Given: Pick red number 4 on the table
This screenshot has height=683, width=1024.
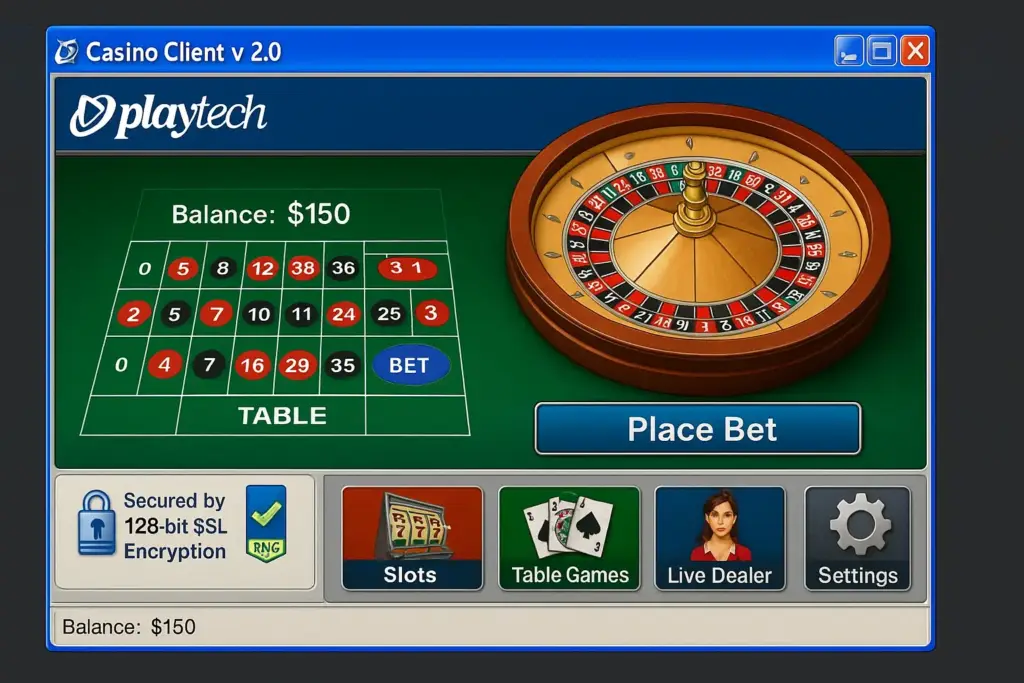Looking at the screenshot, I should tap(164, 365).
